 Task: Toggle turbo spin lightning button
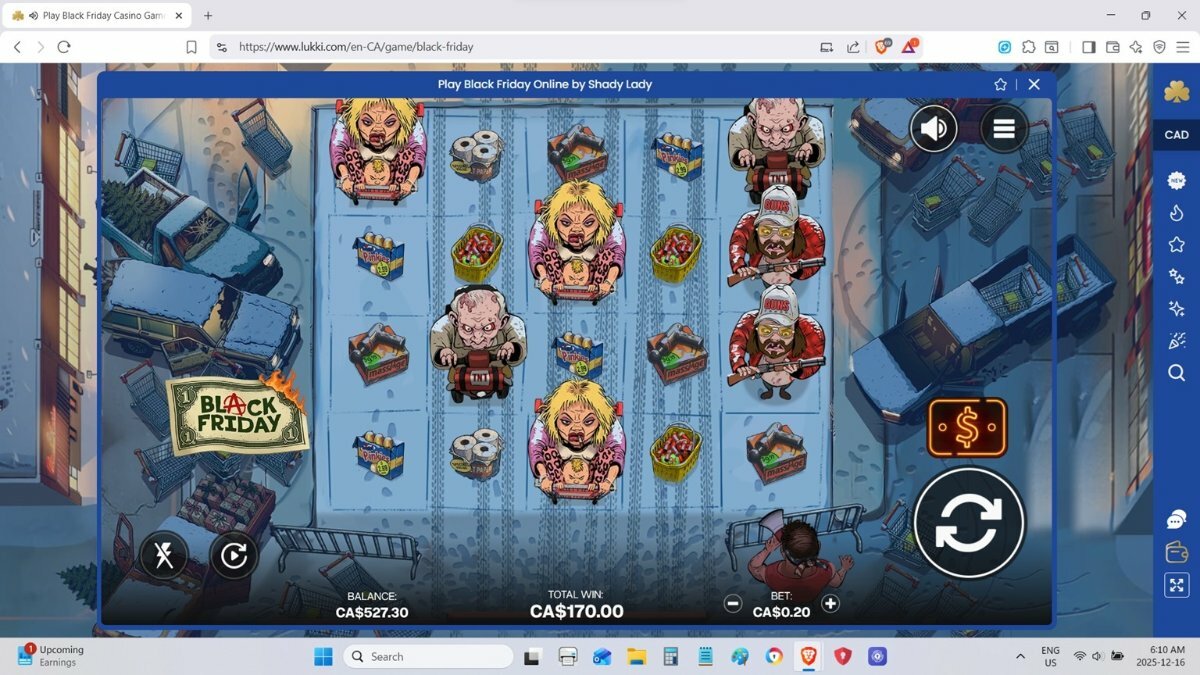click(164, 555)
